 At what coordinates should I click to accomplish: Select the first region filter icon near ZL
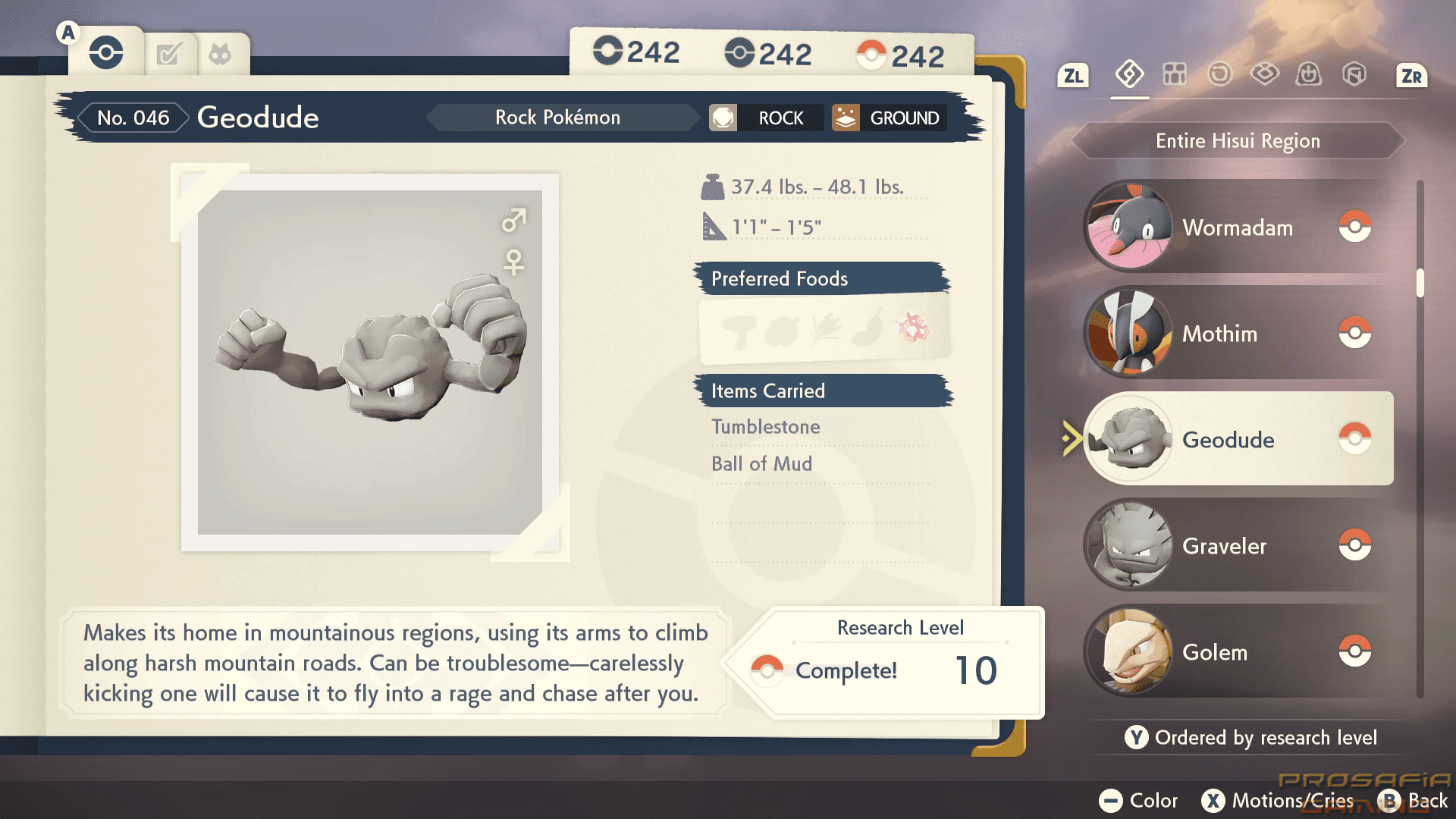click(1128, 75)
